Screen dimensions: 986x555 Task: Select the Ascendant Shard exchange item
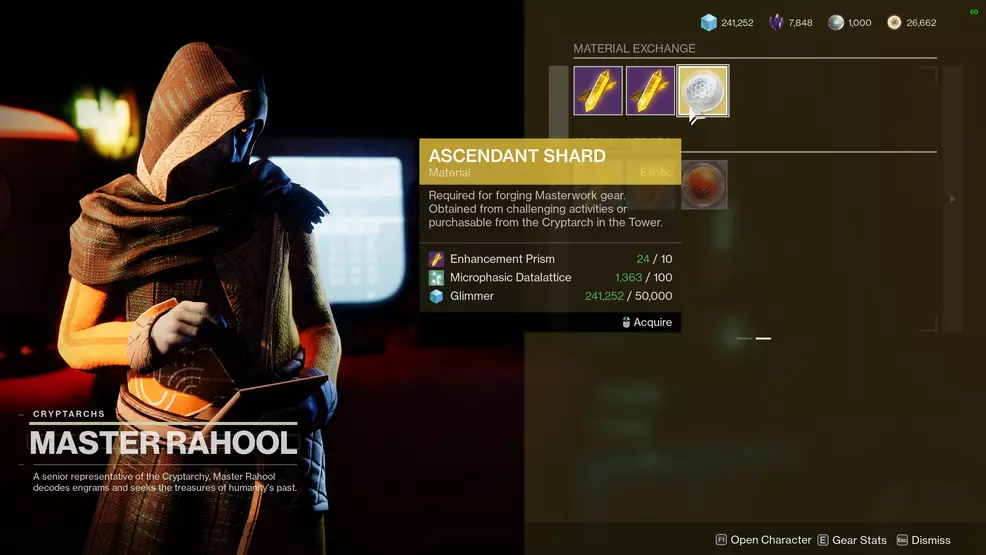click(703, 91)
